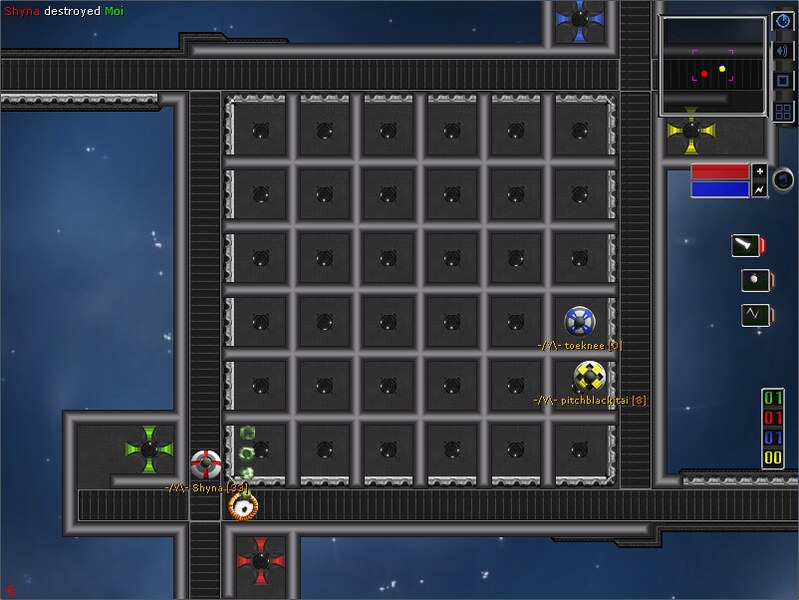Choose the round ball weapon slot
This screenshot has height=600, width=799.
[750, 280]
